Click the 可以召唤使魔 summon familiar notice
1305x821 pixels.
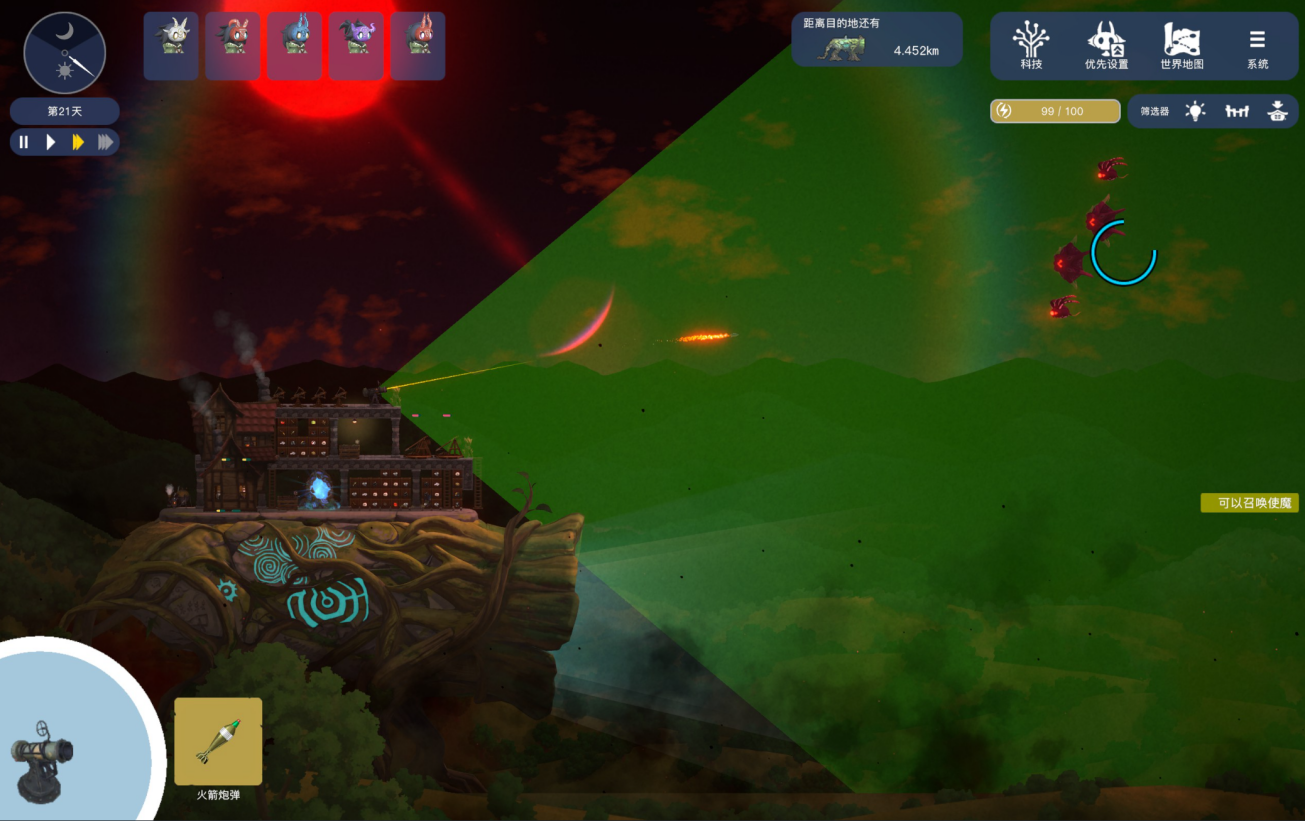click(1250, 503)
